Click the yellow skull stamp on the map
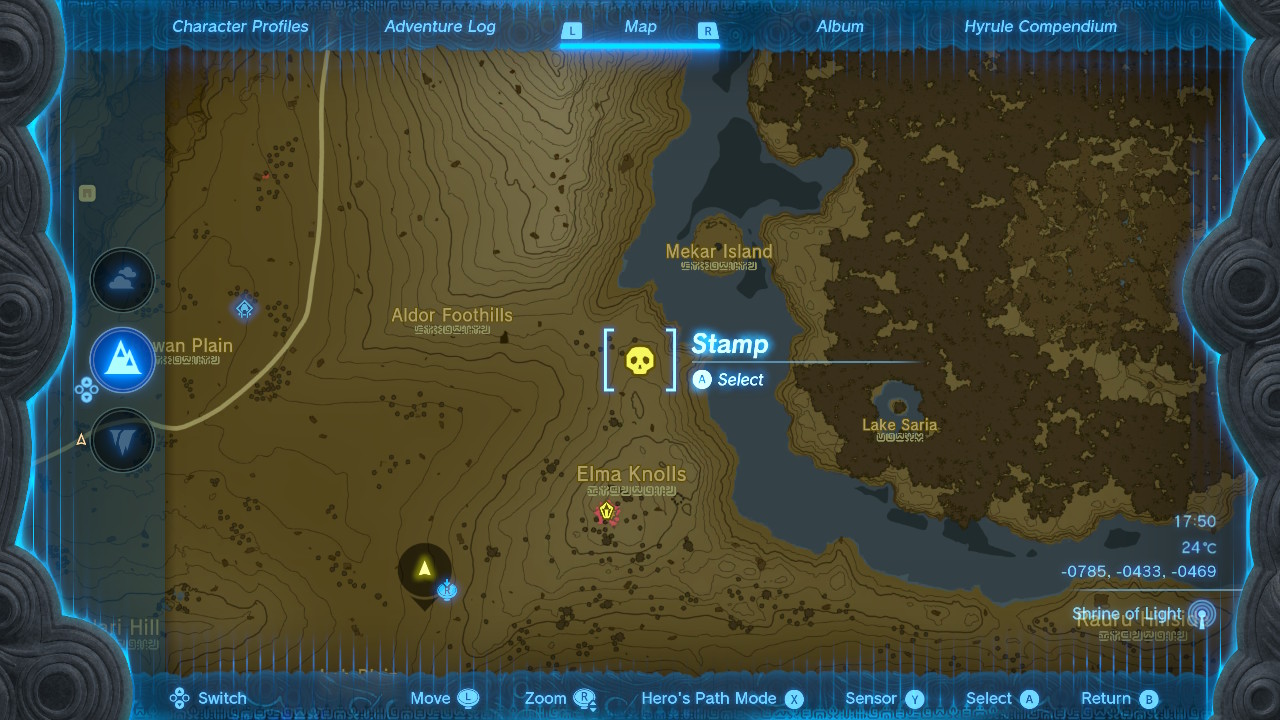Screen dimensions: 1280x720 coord(639,361)
